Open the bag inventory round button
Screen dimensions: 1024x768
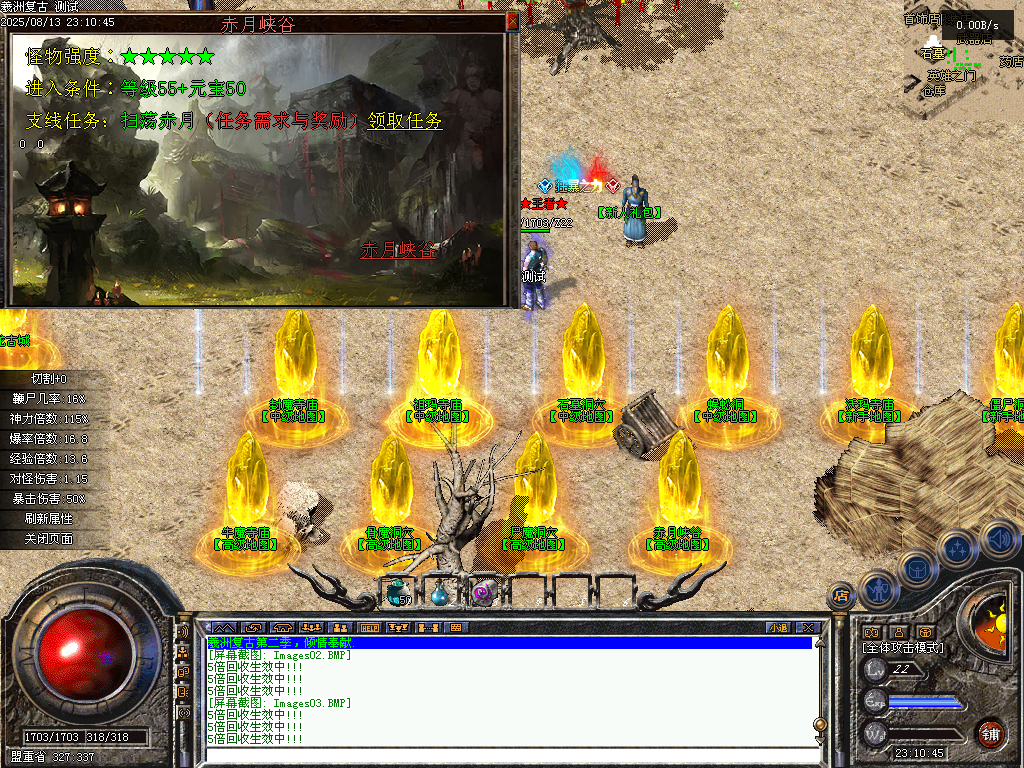coord(917,569)
